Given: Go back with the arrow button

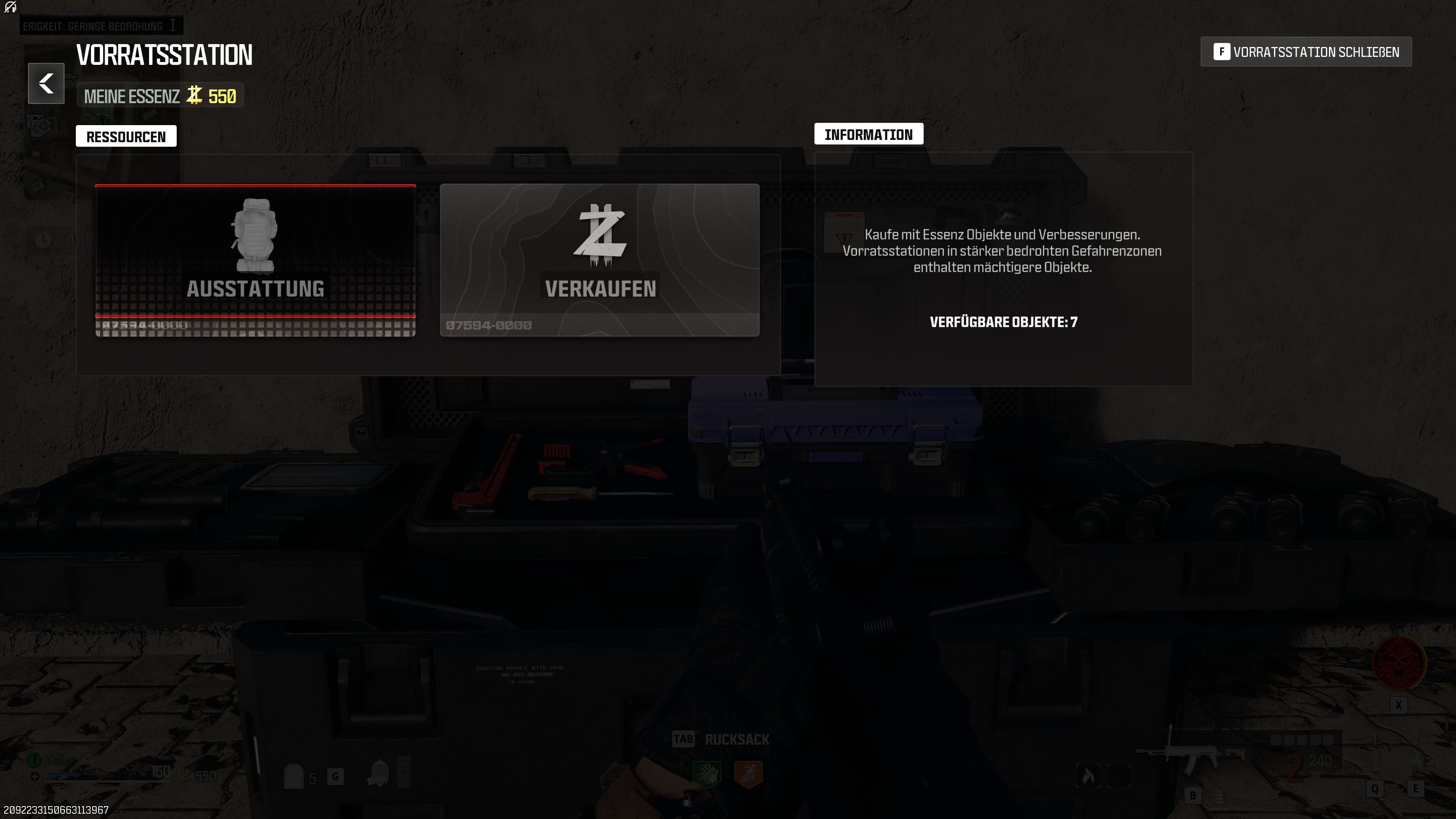Looking at the screenshot, I should (x=46, y=84).
